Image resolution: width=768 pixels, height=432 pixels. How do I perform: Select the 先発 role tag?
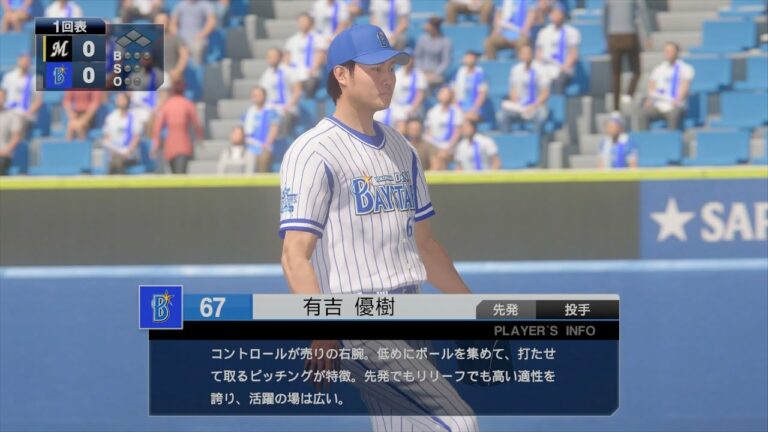click(x=506, y=309)
